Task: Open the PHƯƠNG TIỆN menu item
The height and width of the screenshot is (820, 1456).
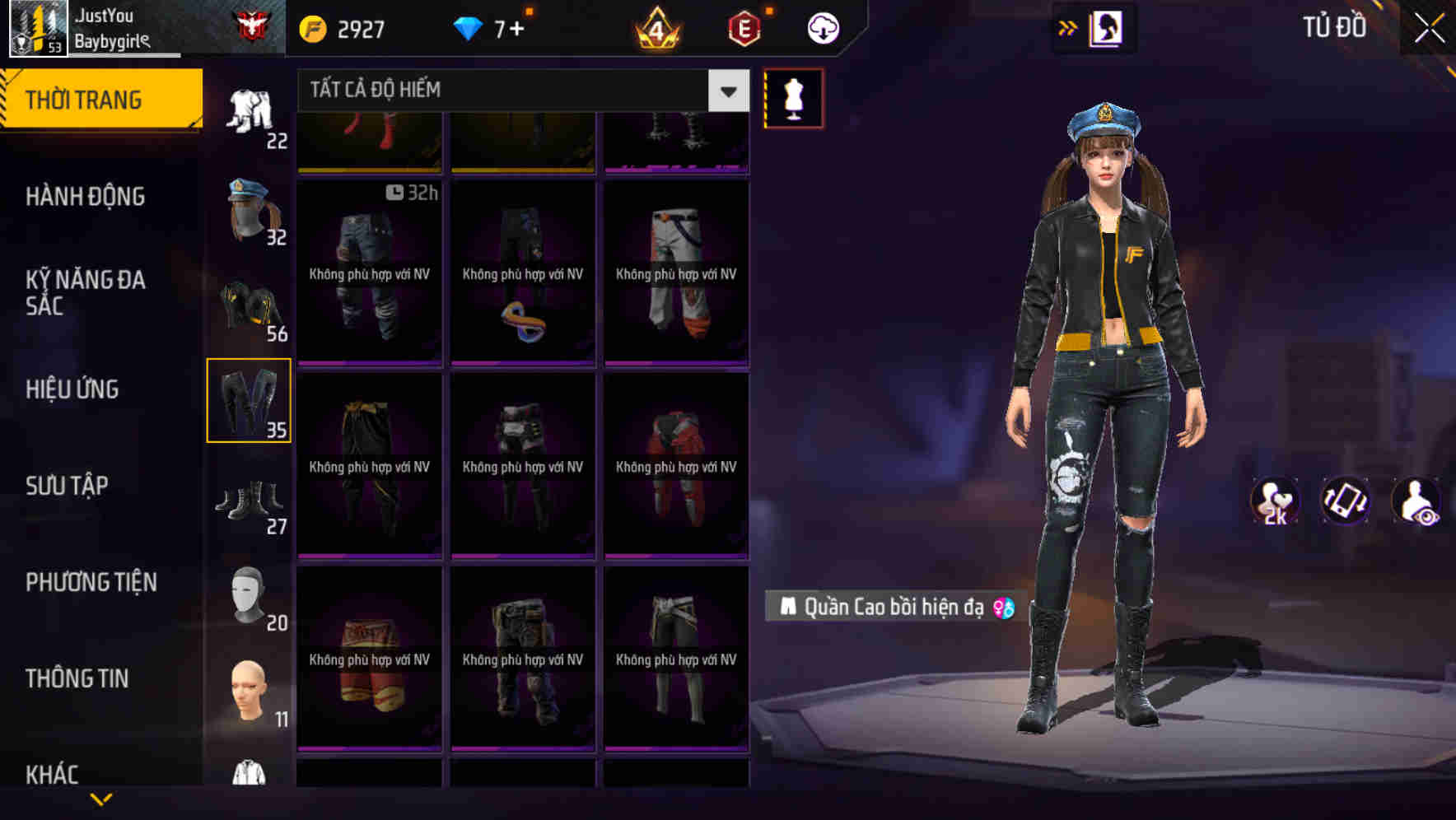Action: point(91,582)
